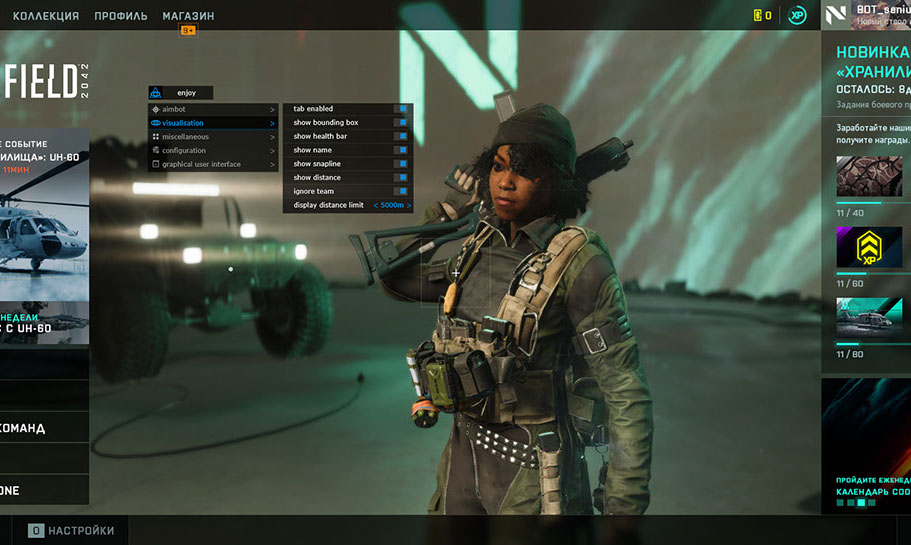911x545 pixels.
Task: Choose the КОМАНД menu entry
Action: pos(44,428)
